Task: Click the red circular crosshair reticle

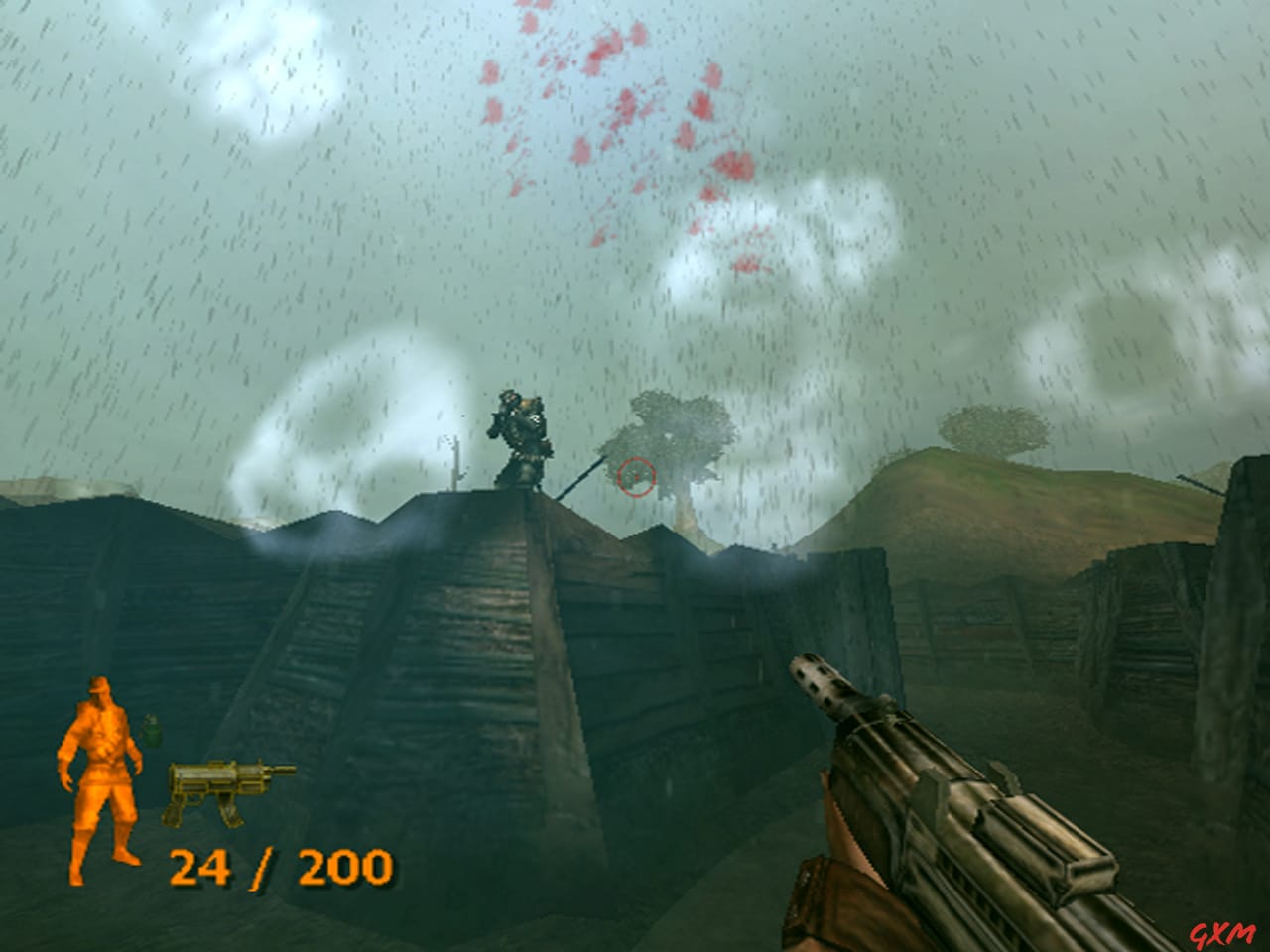Action: (x=637, y=478)
